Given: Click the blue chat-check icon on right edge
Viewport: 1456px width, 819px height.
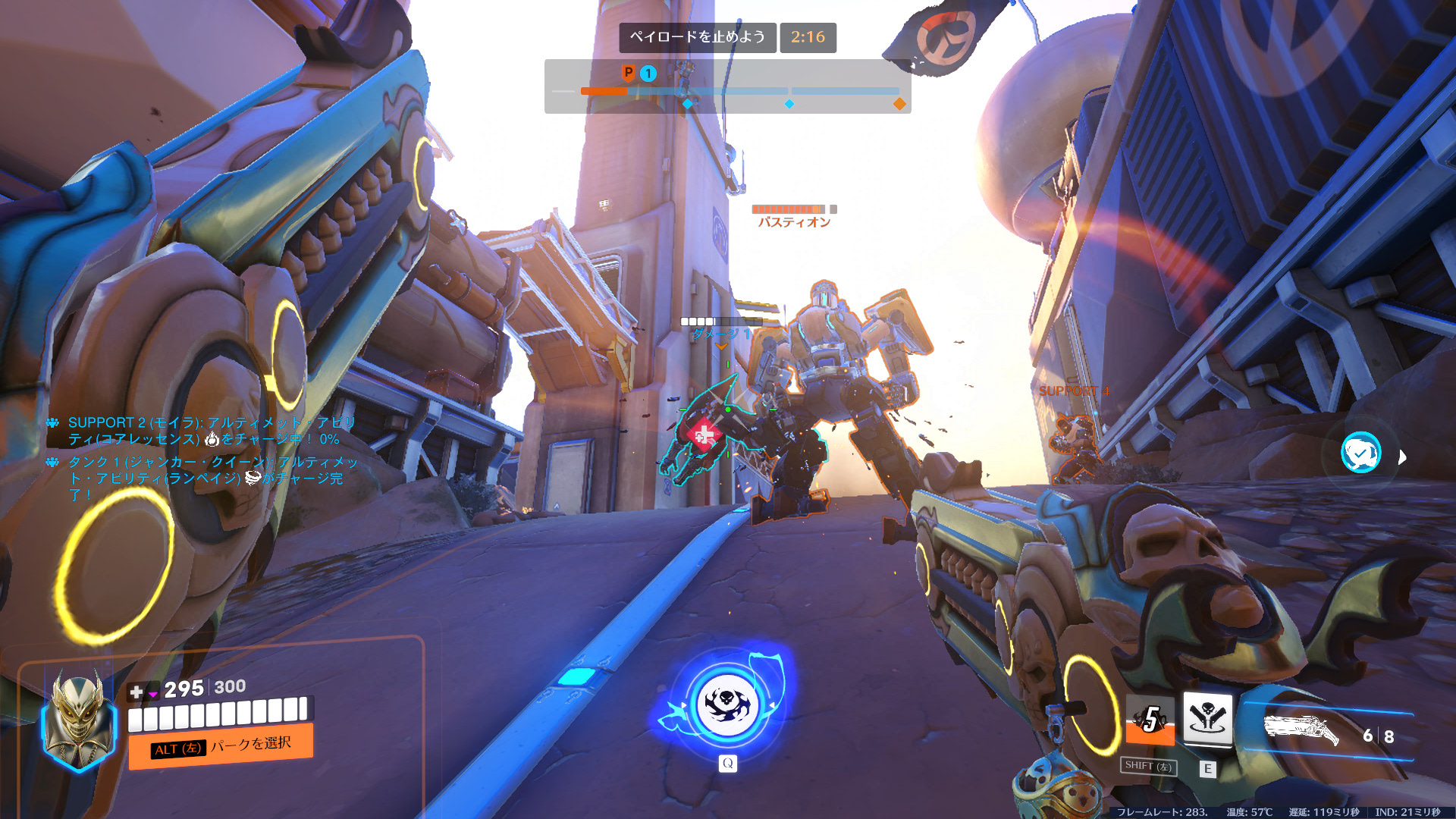Looking at the screenshot, I should 1360,453.
